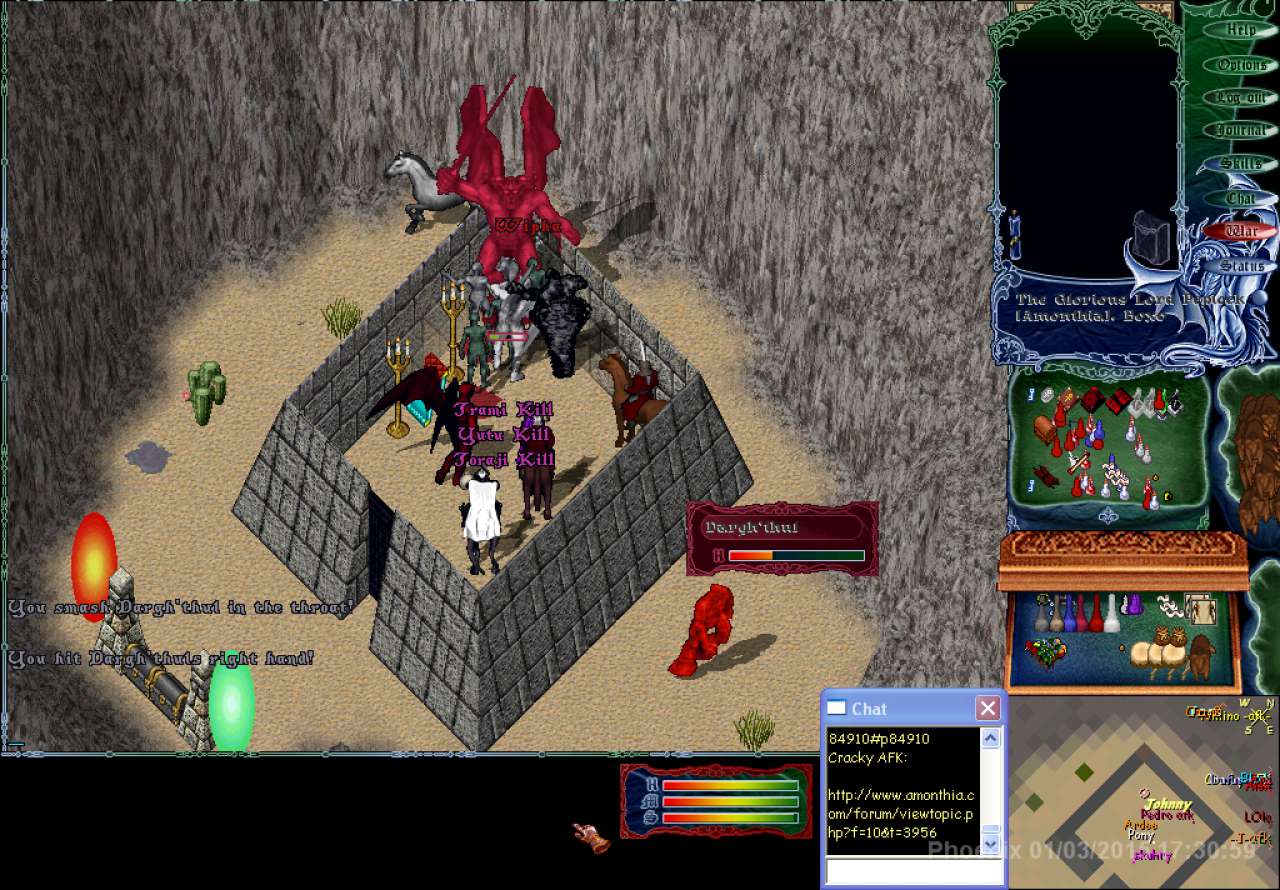Pick the flower bouquet in the wooden box
Viewport: 1280px width, 890px height.
pyautogui.click(x=1046, y=652)
